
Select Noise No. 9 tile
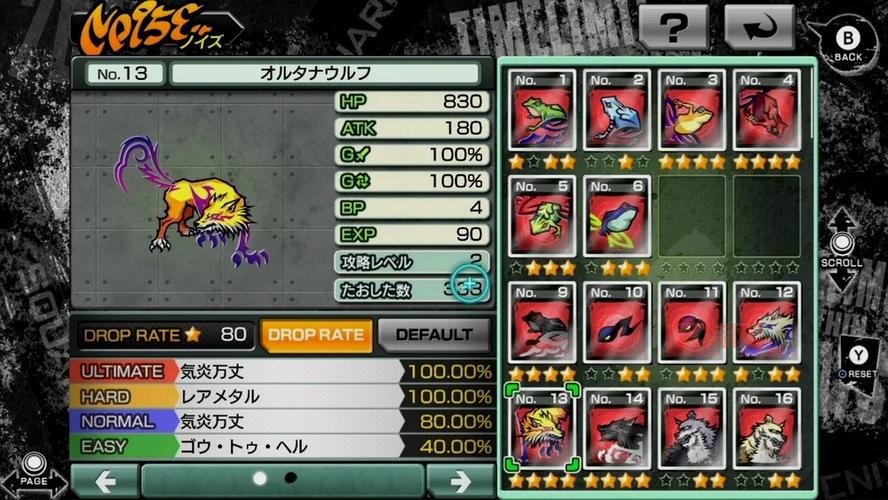pyautogui.click(x=543, y=323)
